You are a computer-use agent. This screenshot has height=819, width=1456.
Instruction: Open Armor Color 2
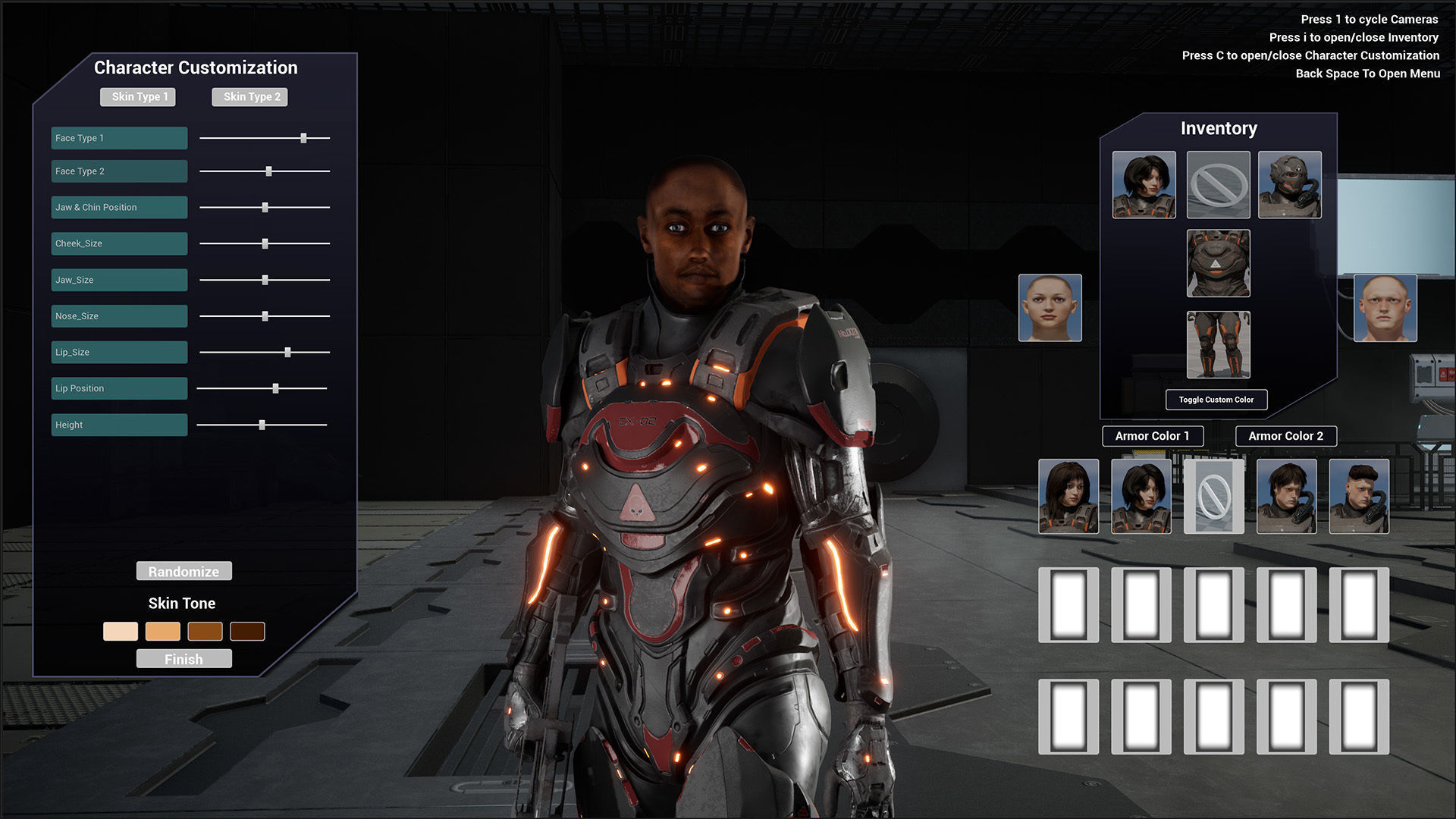[x=1285, y=436]
